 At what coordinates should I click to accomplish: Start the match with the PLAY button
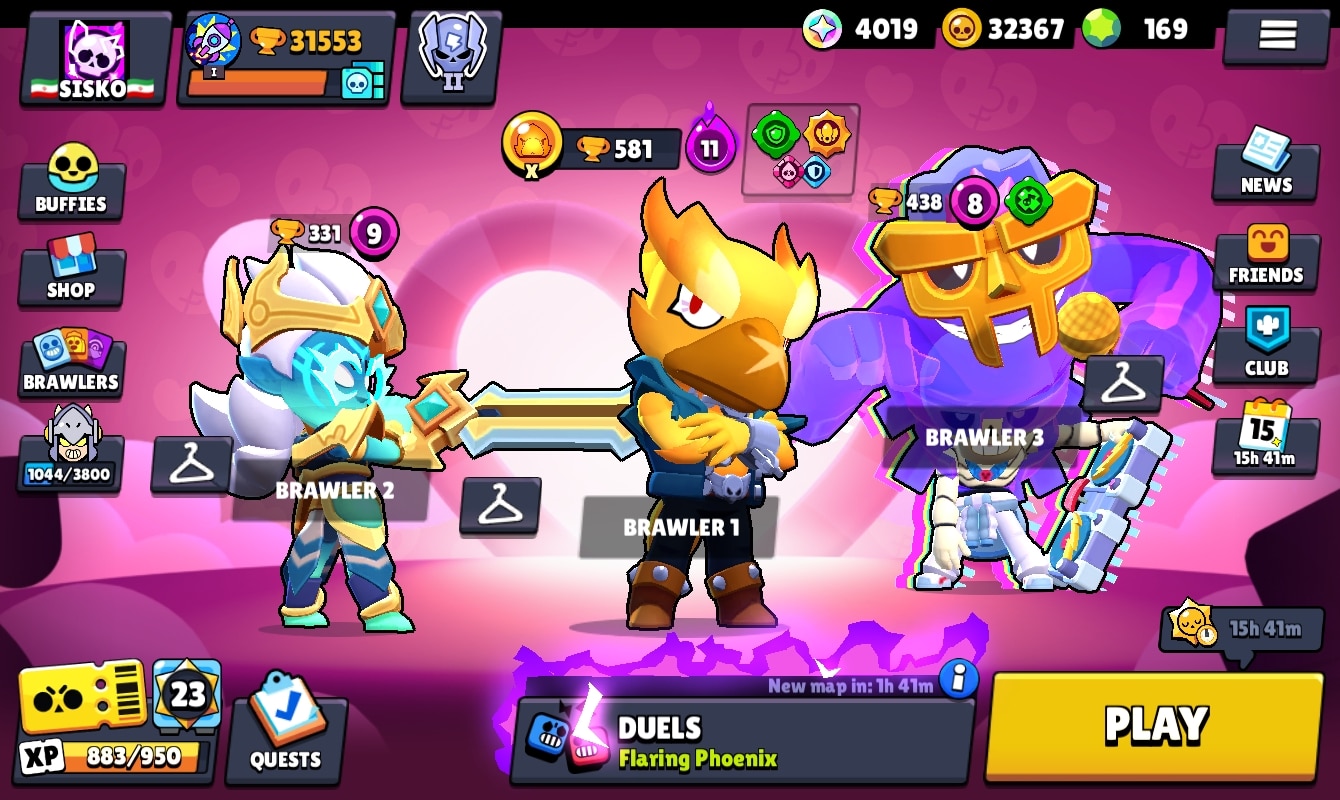pos(1154,725)
